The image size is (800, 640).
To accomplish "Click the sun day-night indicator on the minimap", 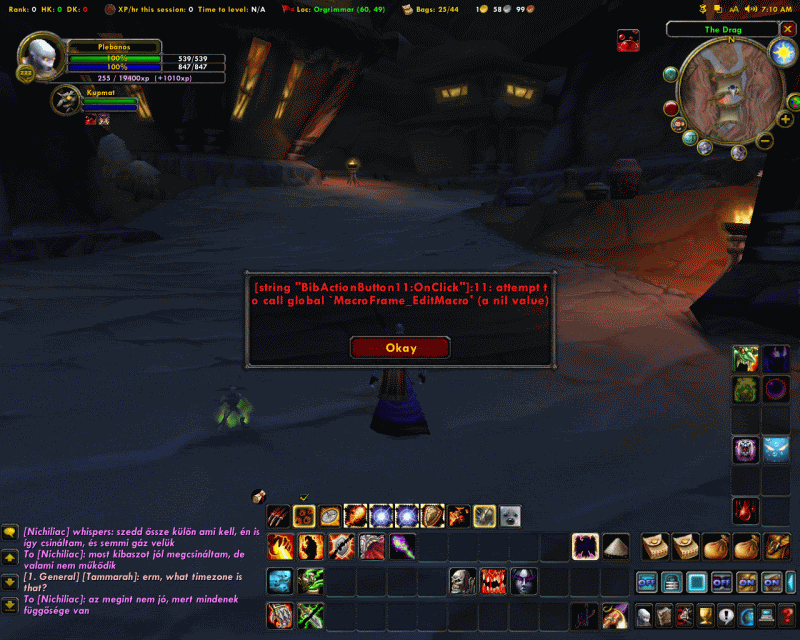I will pyautogui.click(x=782, y=53).
